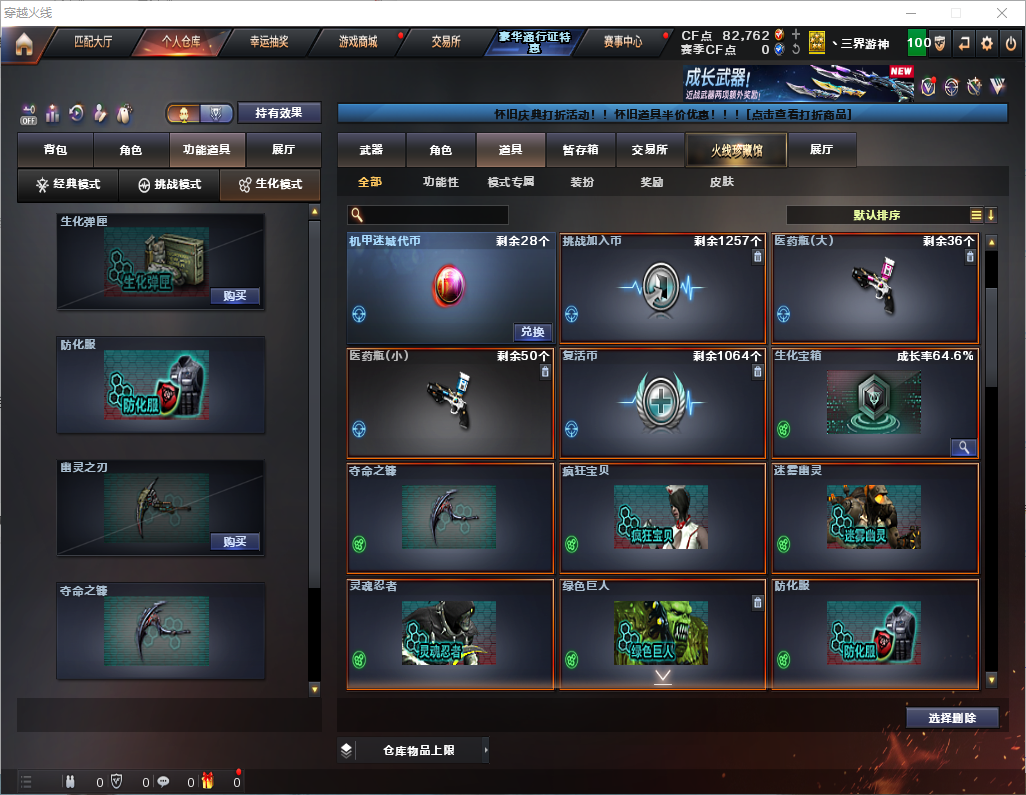Image resolution: width=1026 pixels, height=795 pixels.
Task: Switch to the 挑战模式 challenge mode tab
Action: pos(169,185)
